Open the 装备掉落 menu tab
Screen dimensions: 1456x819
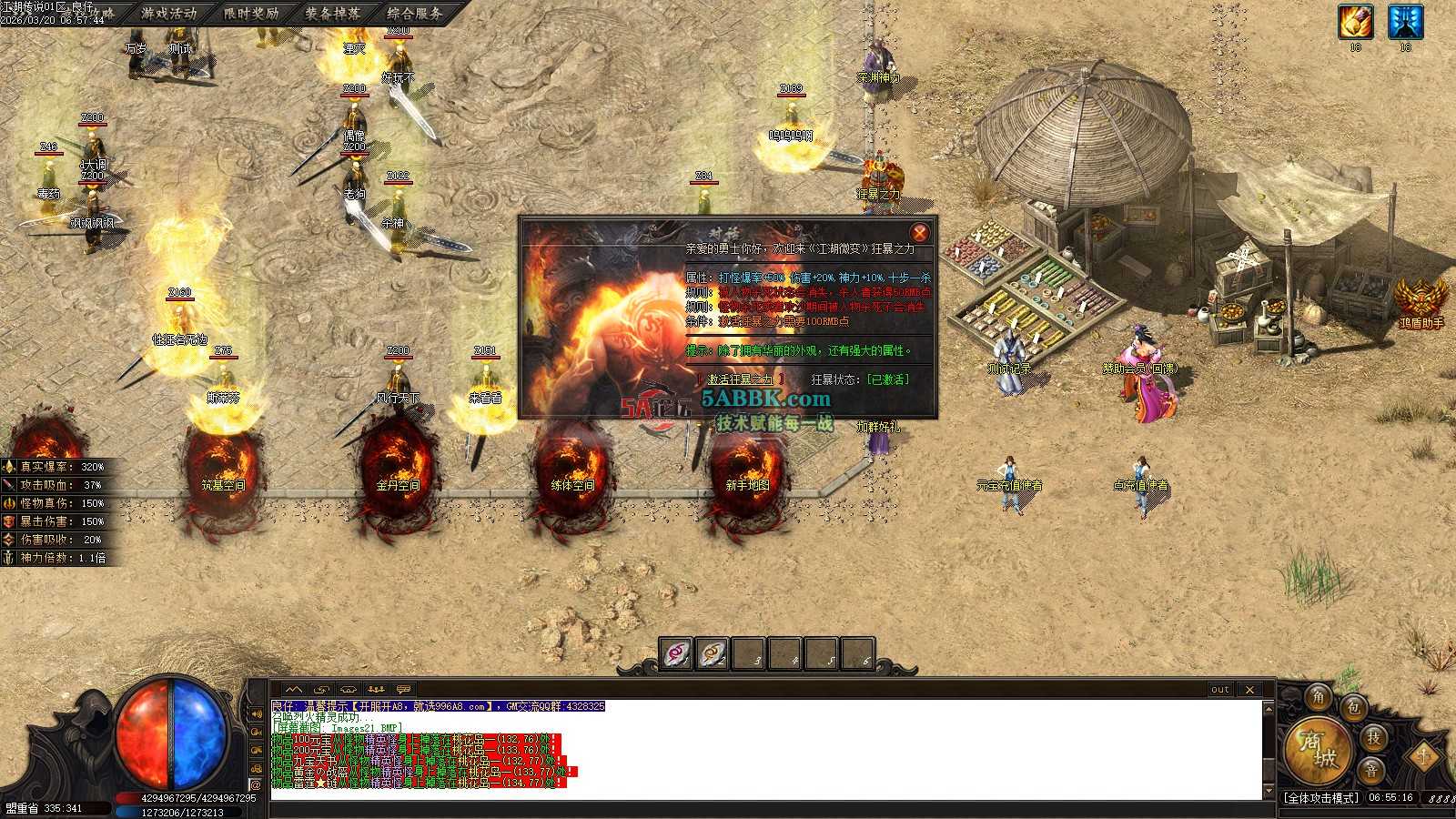[x=332, y=14]
